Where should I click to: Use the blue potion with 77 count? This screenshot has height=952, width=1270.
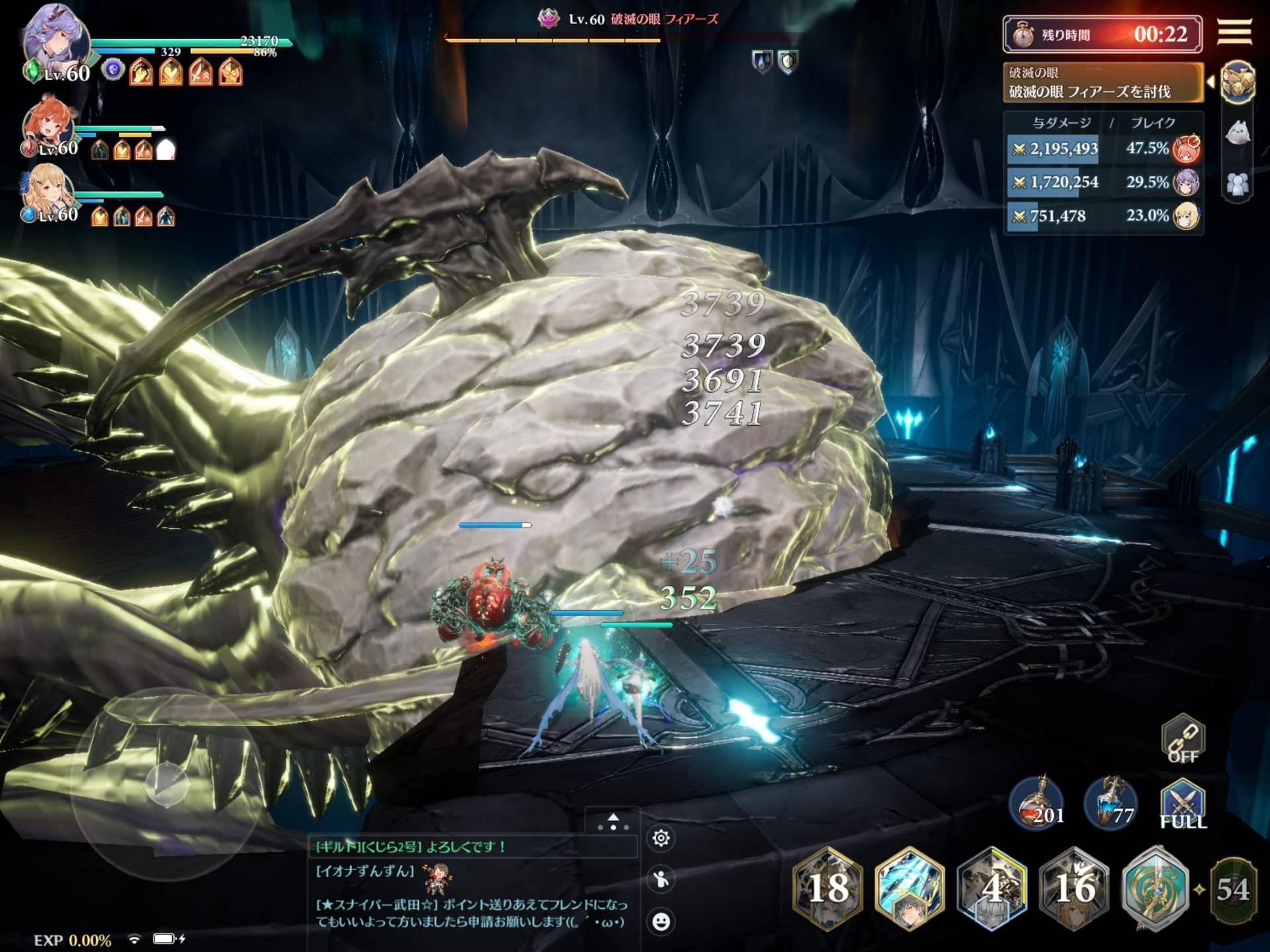[x=1111, y=804]
